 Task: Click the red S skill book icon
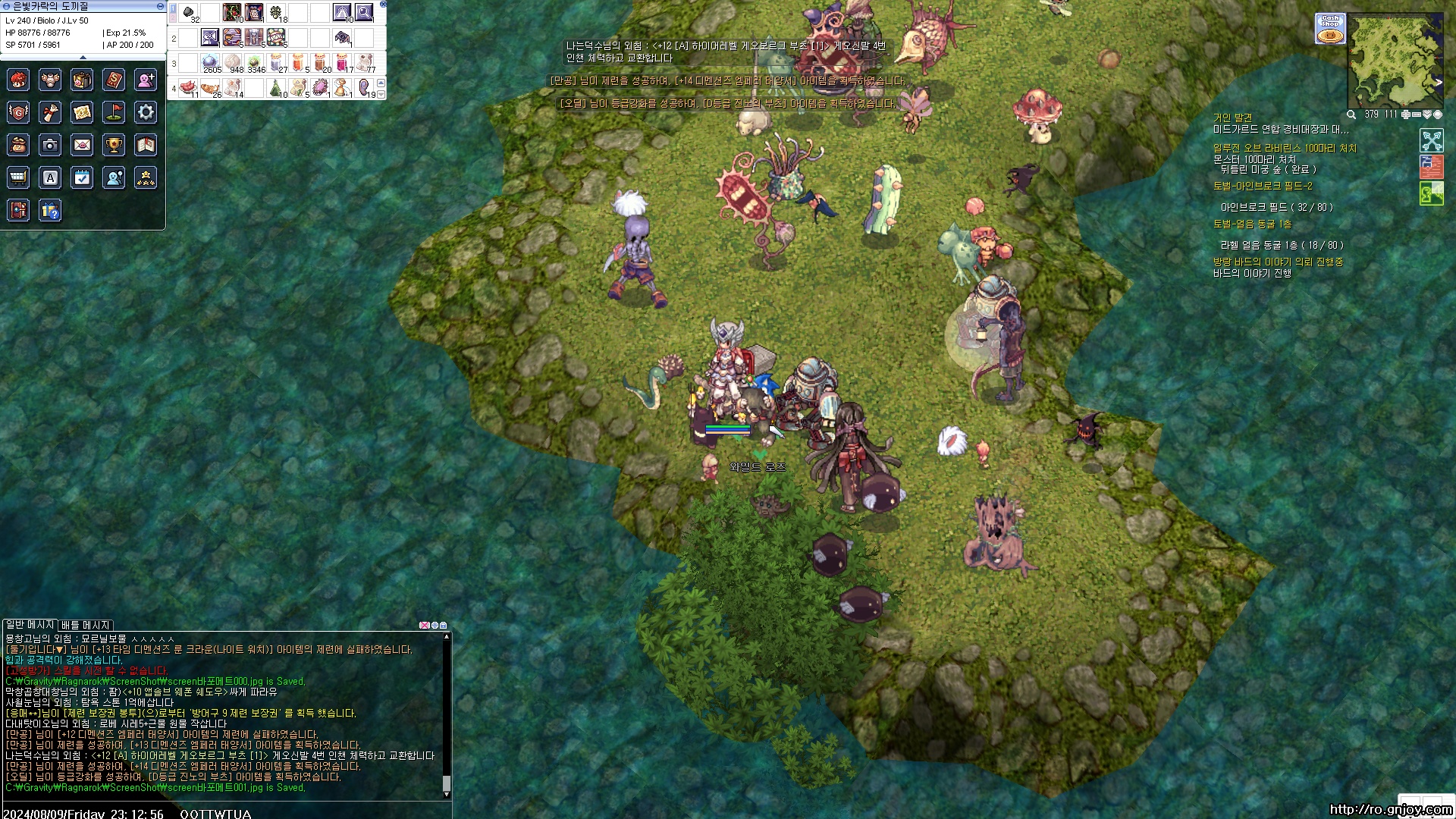pos(114,80)
